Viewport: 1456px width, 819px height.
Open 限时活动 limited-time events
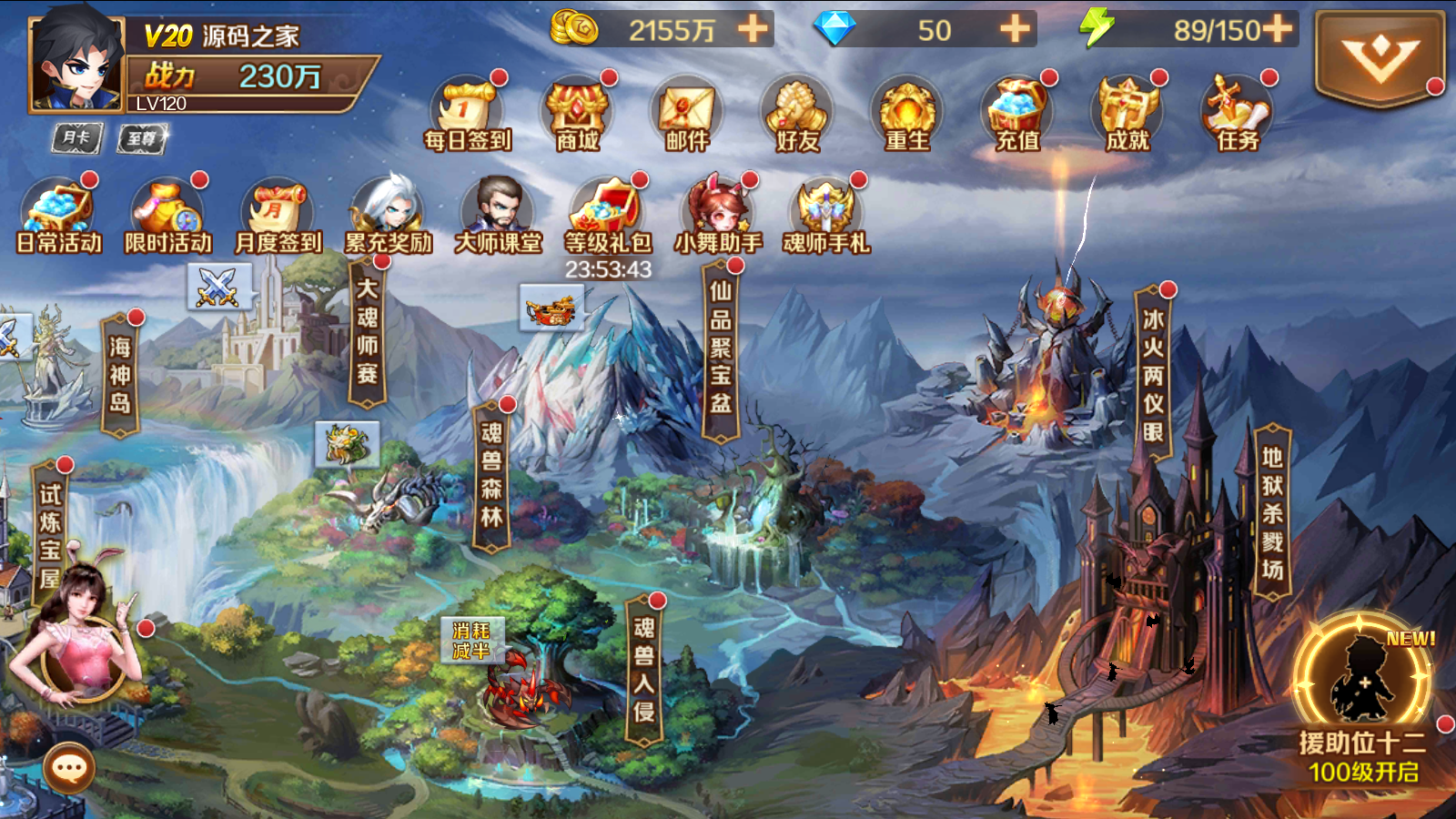(x=168, y=216)
